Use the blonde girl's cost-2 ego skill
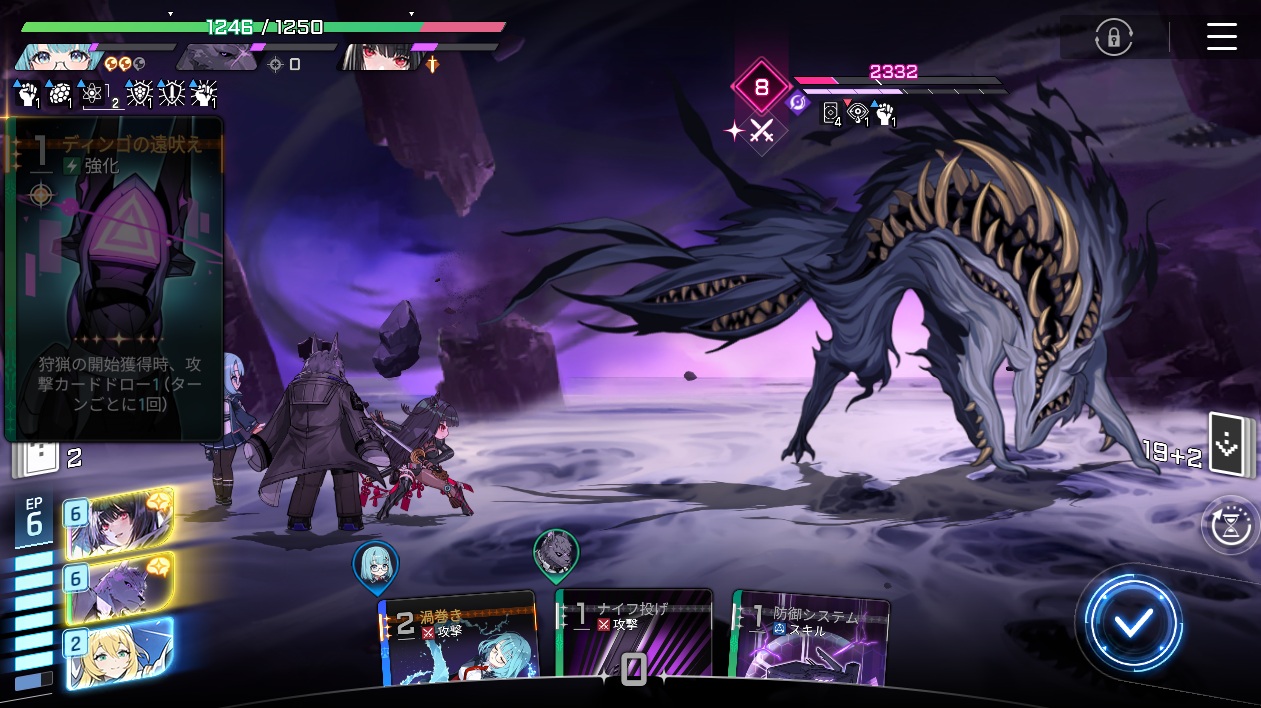The width and height of the screenshot is (1261, 708). 120,653
